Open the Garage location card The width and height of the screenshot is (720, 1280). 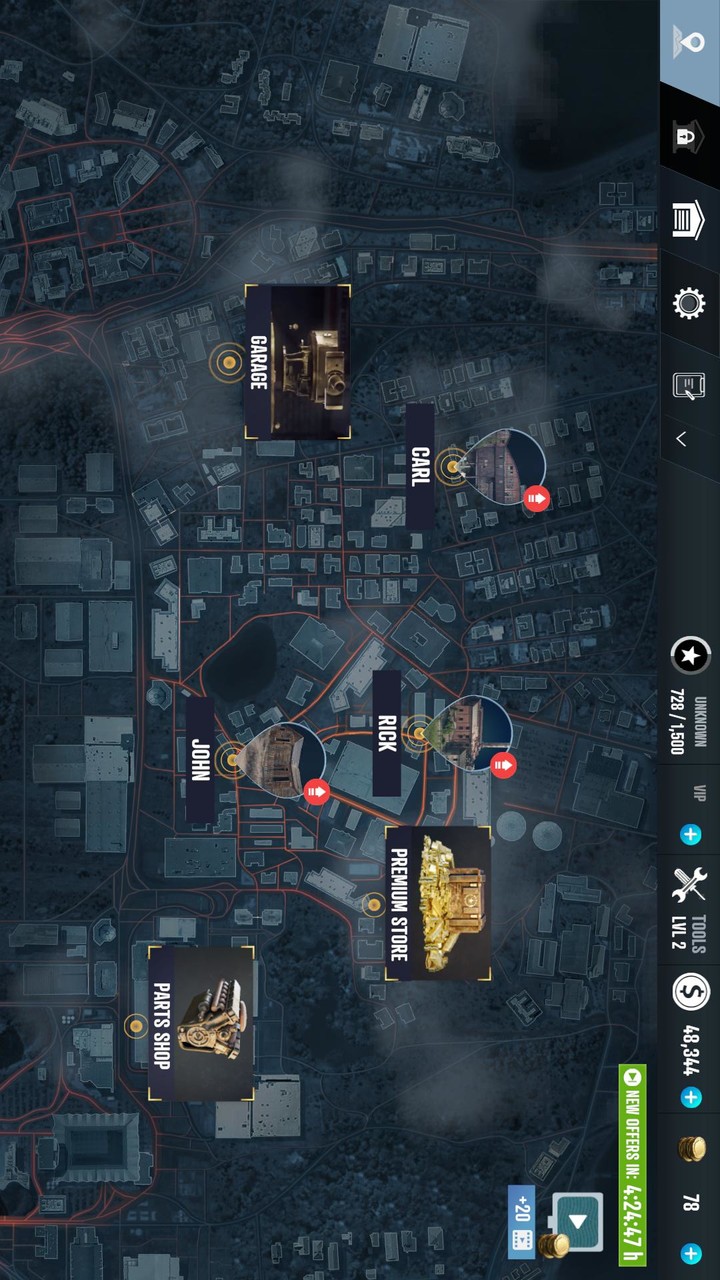pyautogui.click(x=297, y=362)
